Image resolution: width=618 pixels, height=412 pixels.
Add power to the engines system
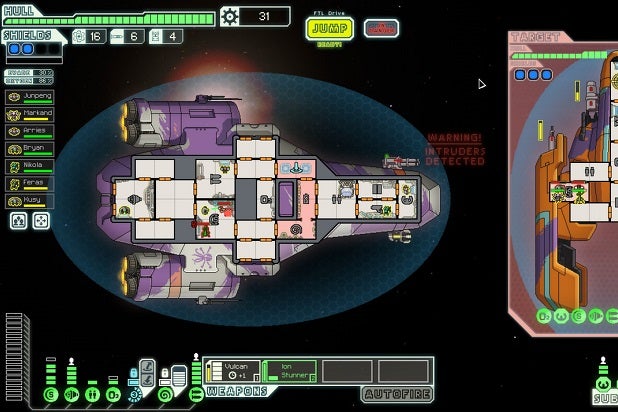point(72,394)
